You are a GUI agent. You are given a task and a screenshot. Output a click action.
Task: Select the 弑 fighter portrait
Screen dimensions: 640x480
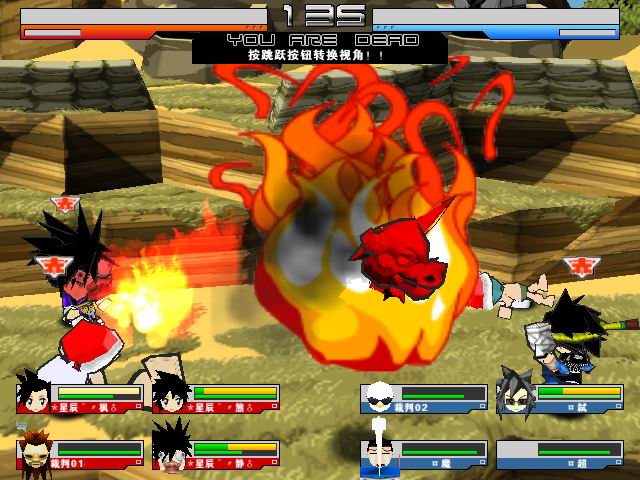(x=516, y=395)
